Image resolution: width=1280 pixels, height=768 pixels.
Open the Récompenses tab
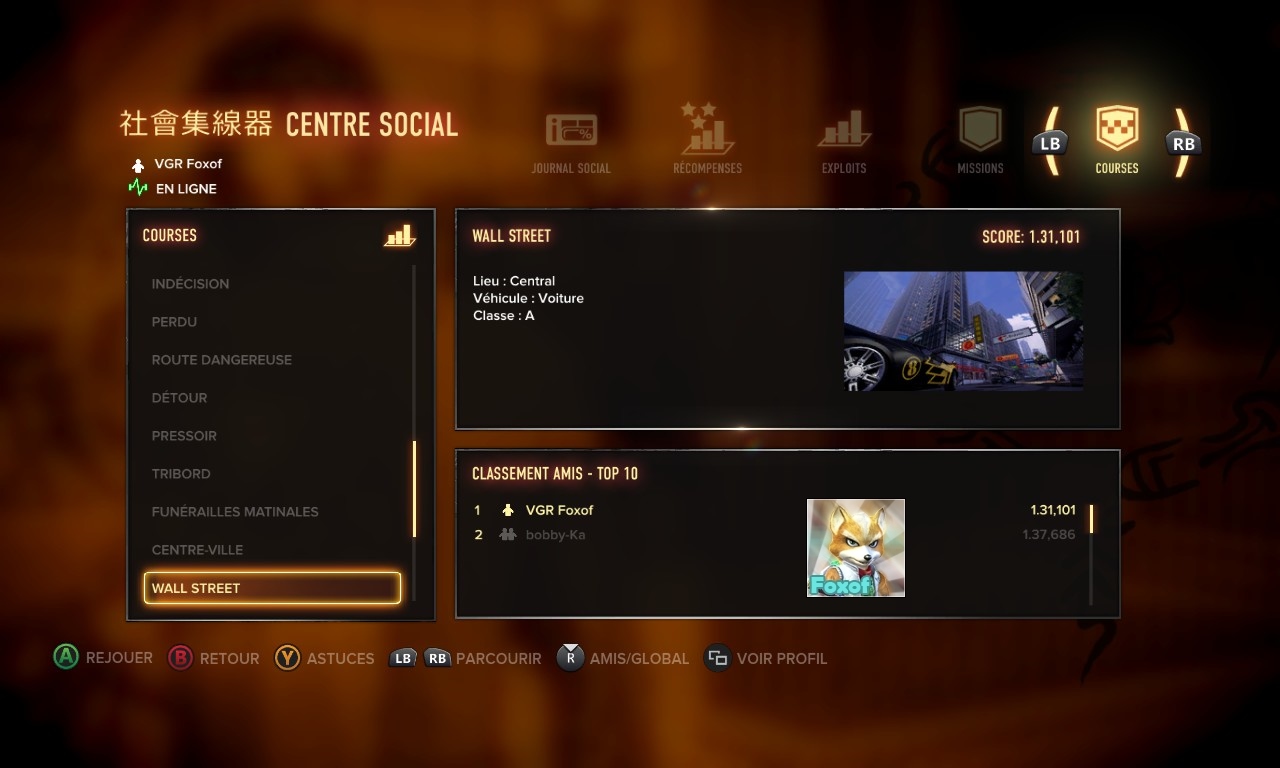point(707,140)
